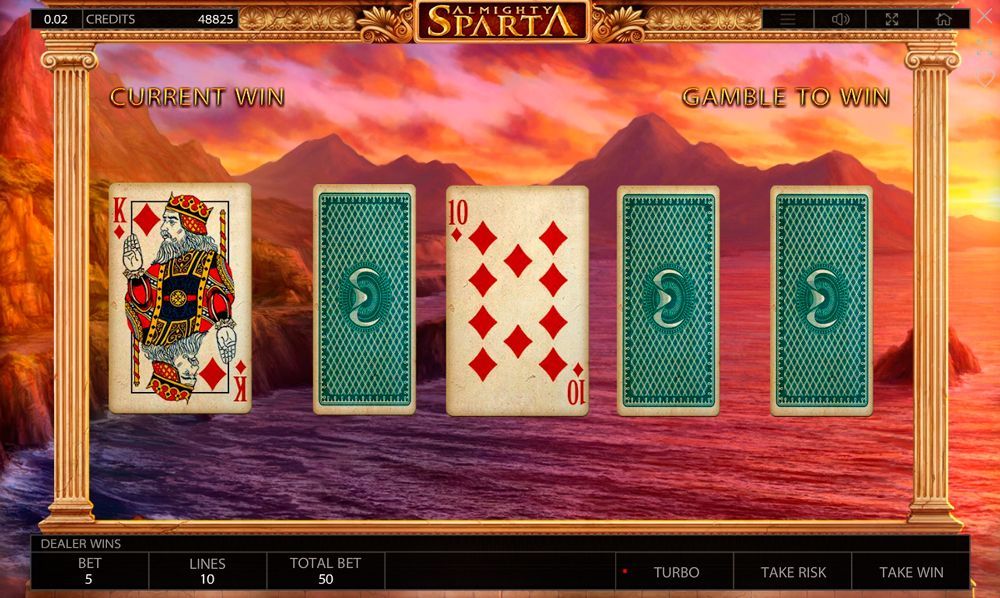The height and width of the screenshot is (598, 1000).
Task: Collect winnings with Take Win
Action: click(911, 572)
